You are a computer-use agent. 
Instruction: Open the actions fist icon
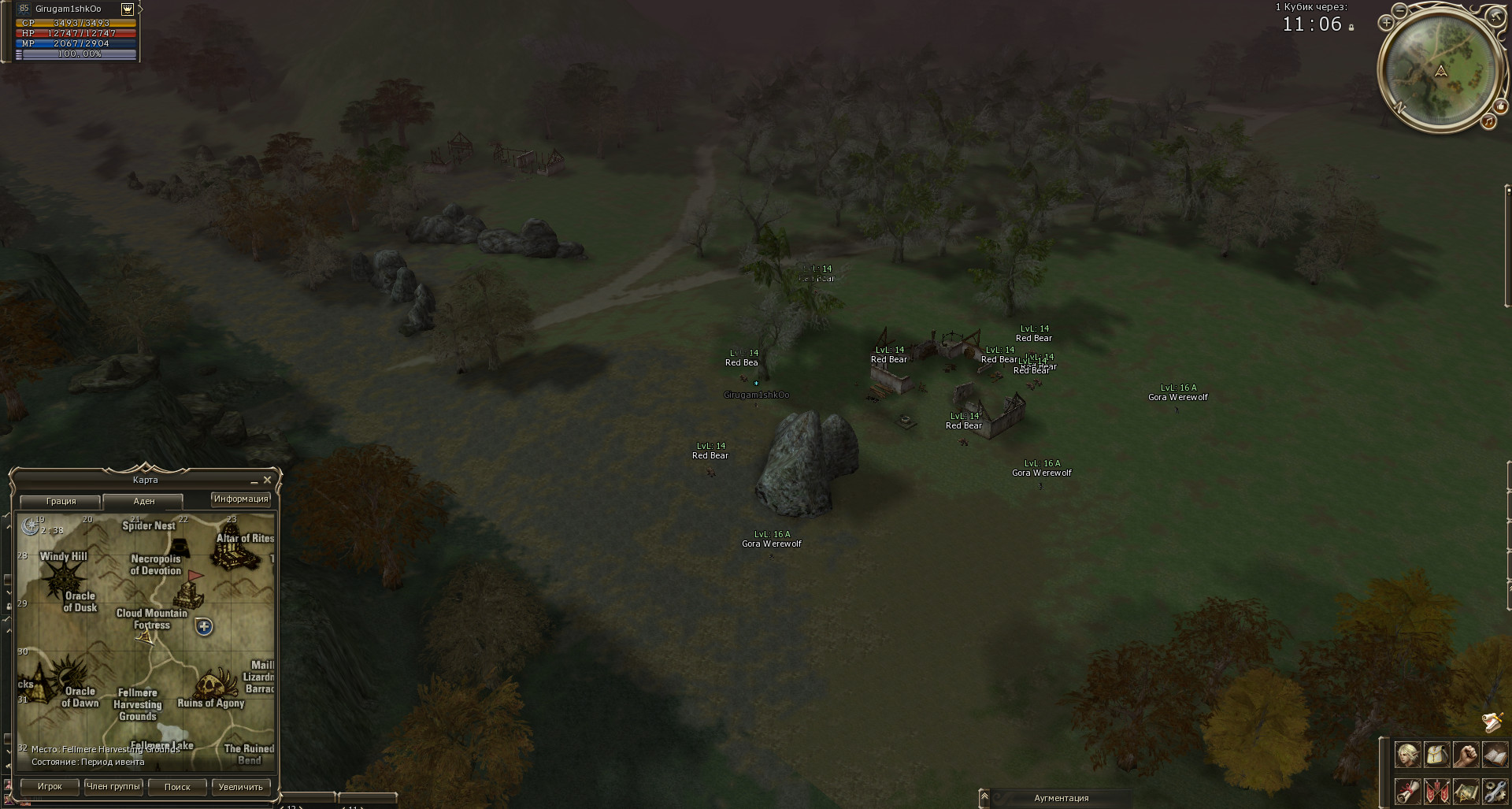tap(1465, 755)
